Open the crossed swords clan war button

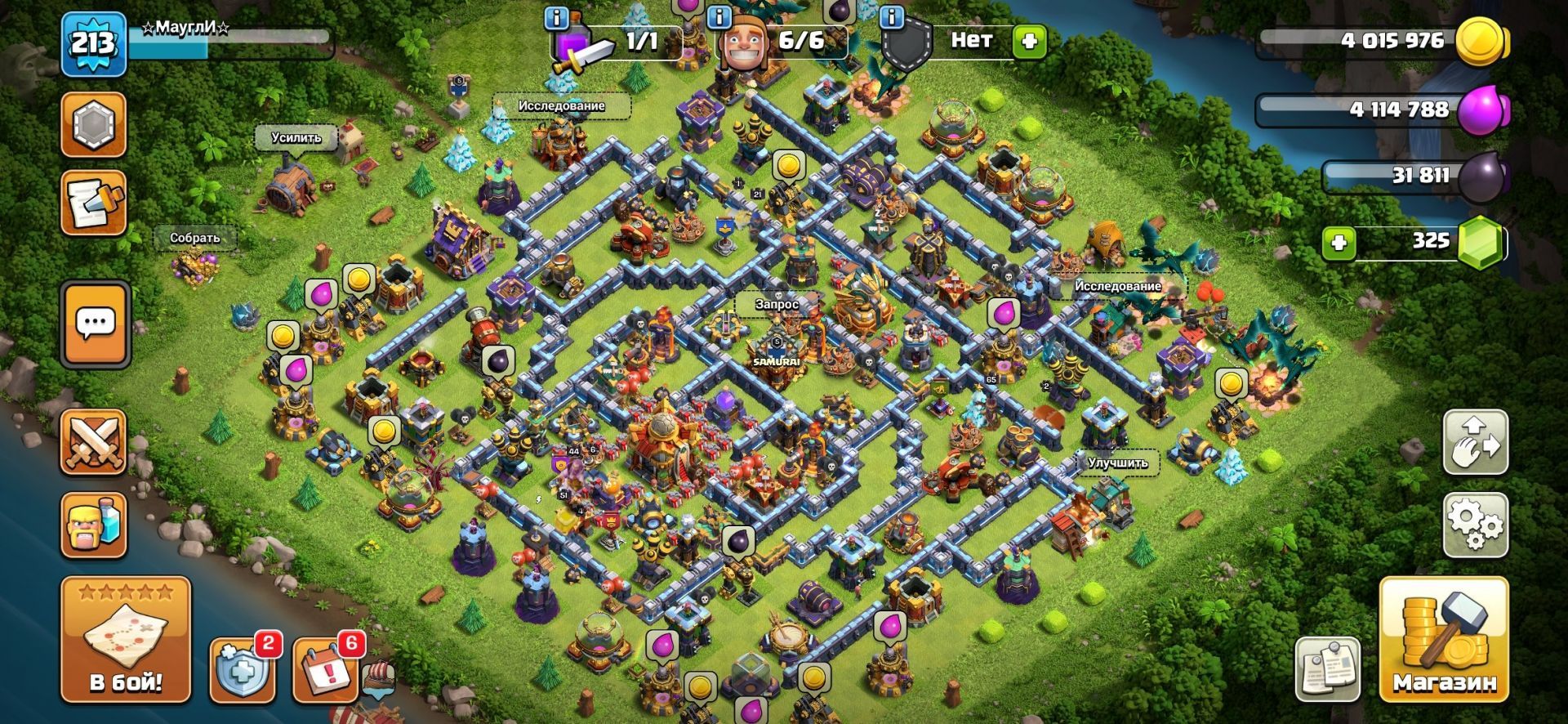(x=94, y=441)
